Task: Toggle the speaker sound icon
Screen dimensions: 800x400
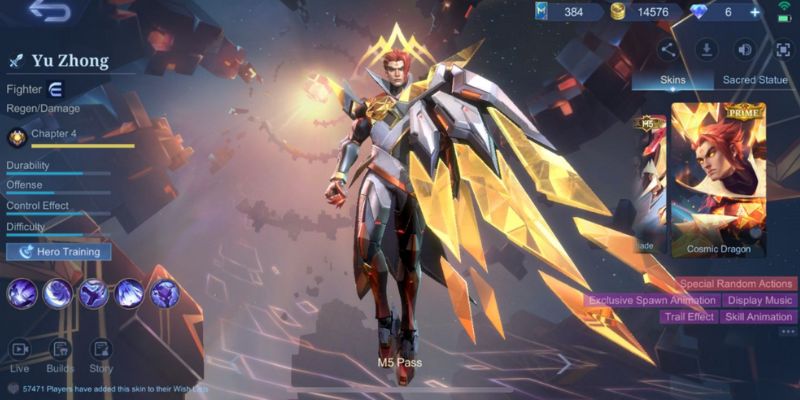Action: pos(744,49)
